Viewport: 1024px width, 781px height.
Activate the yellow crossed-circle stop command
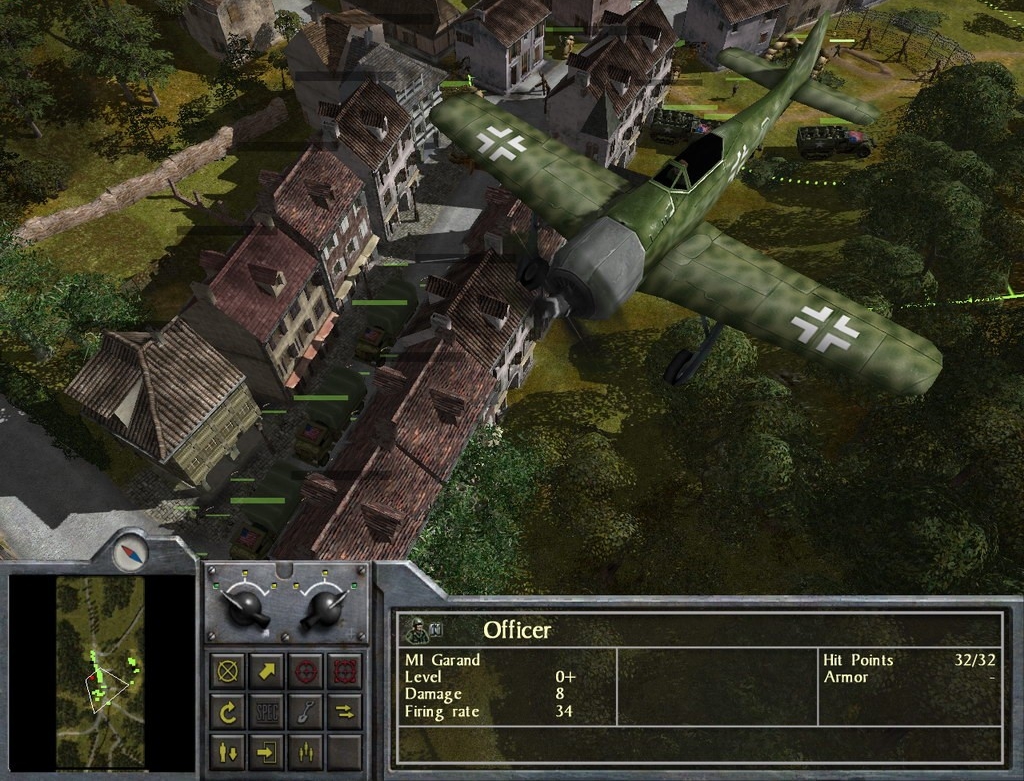click(228, 670)
